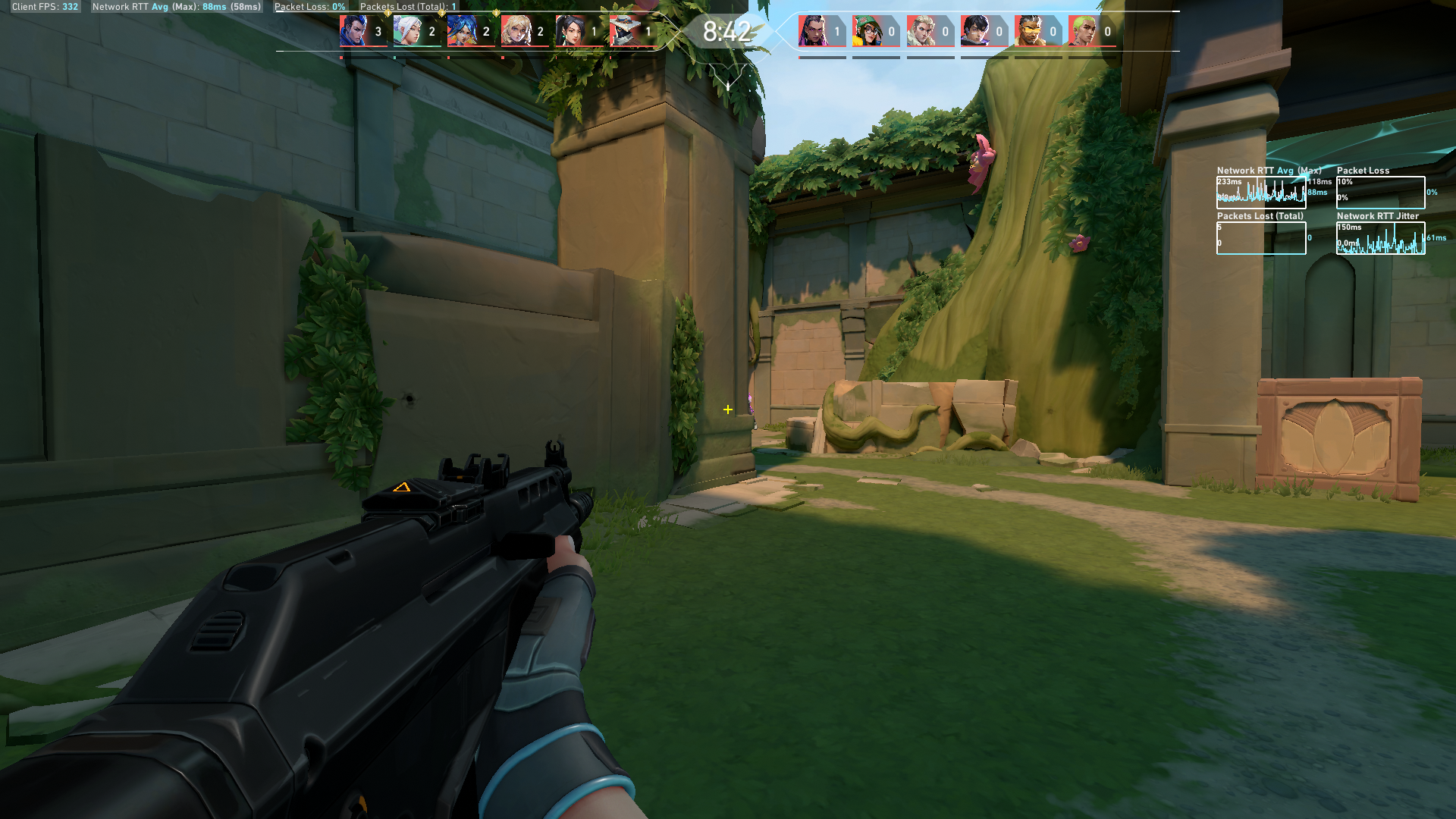Choose Gekko's green-haired portrait

tap(1083, 31)
